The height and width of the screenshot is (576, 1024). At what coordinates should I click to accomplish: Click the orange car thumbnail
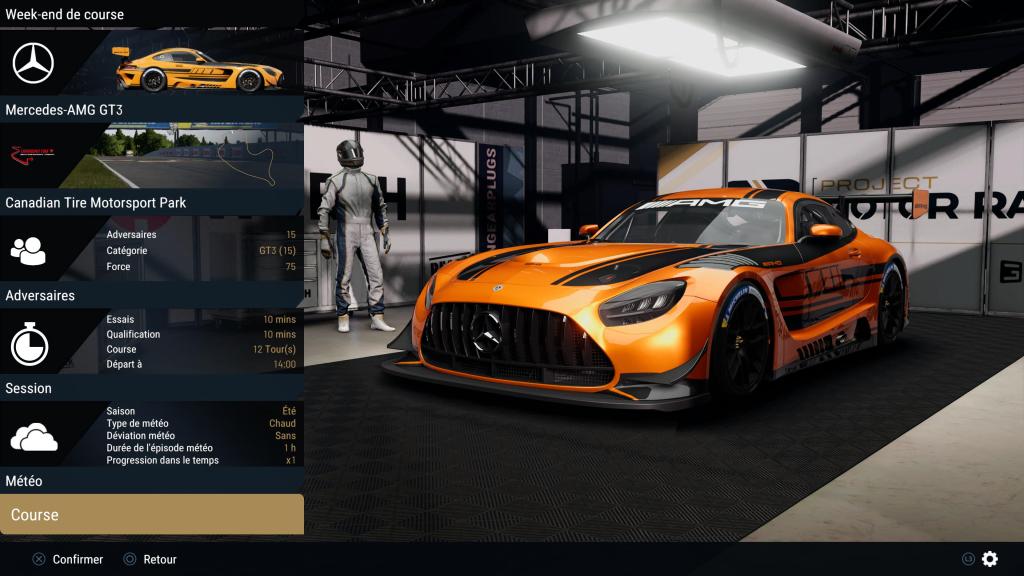coord(198,67)
